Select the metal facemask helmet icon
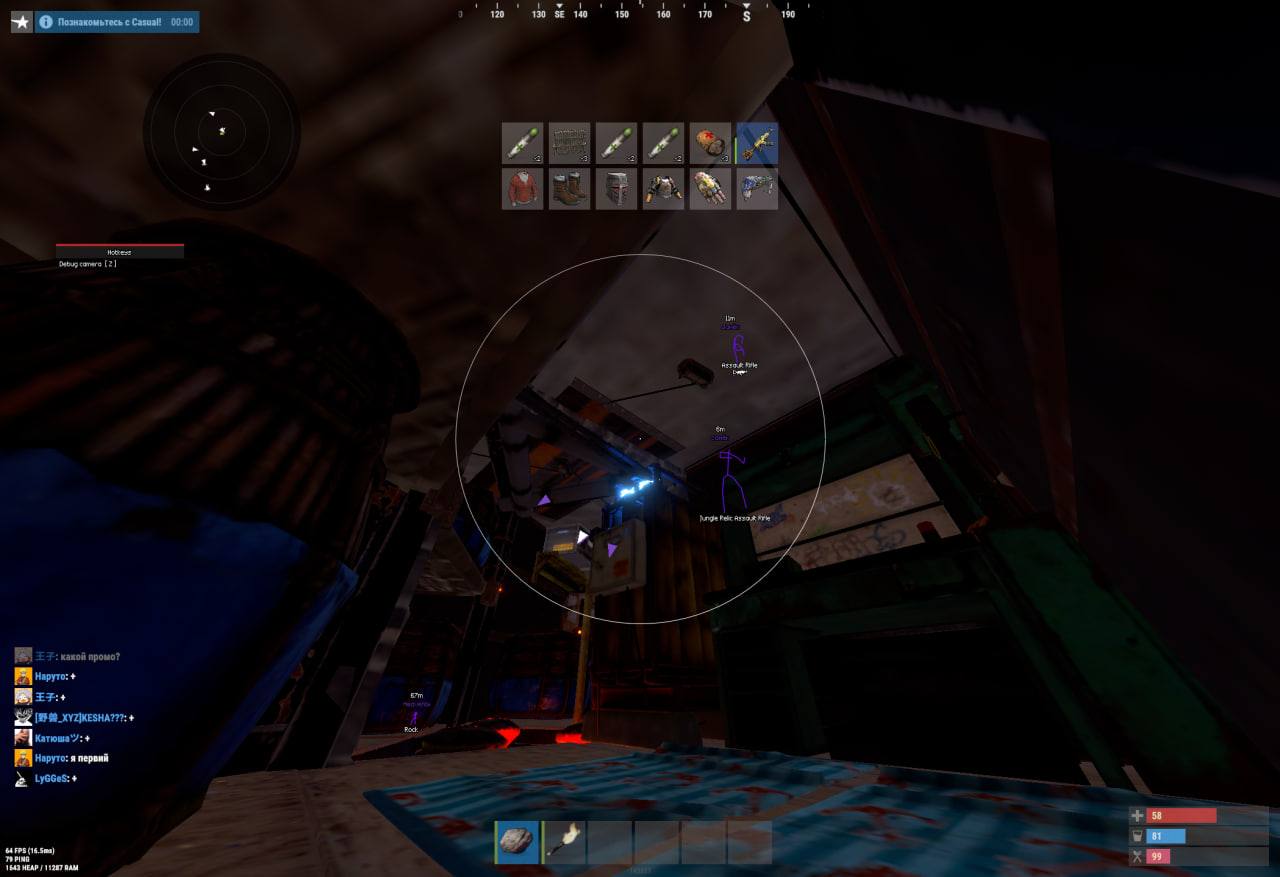1280x877 pixels. (615, 189)
